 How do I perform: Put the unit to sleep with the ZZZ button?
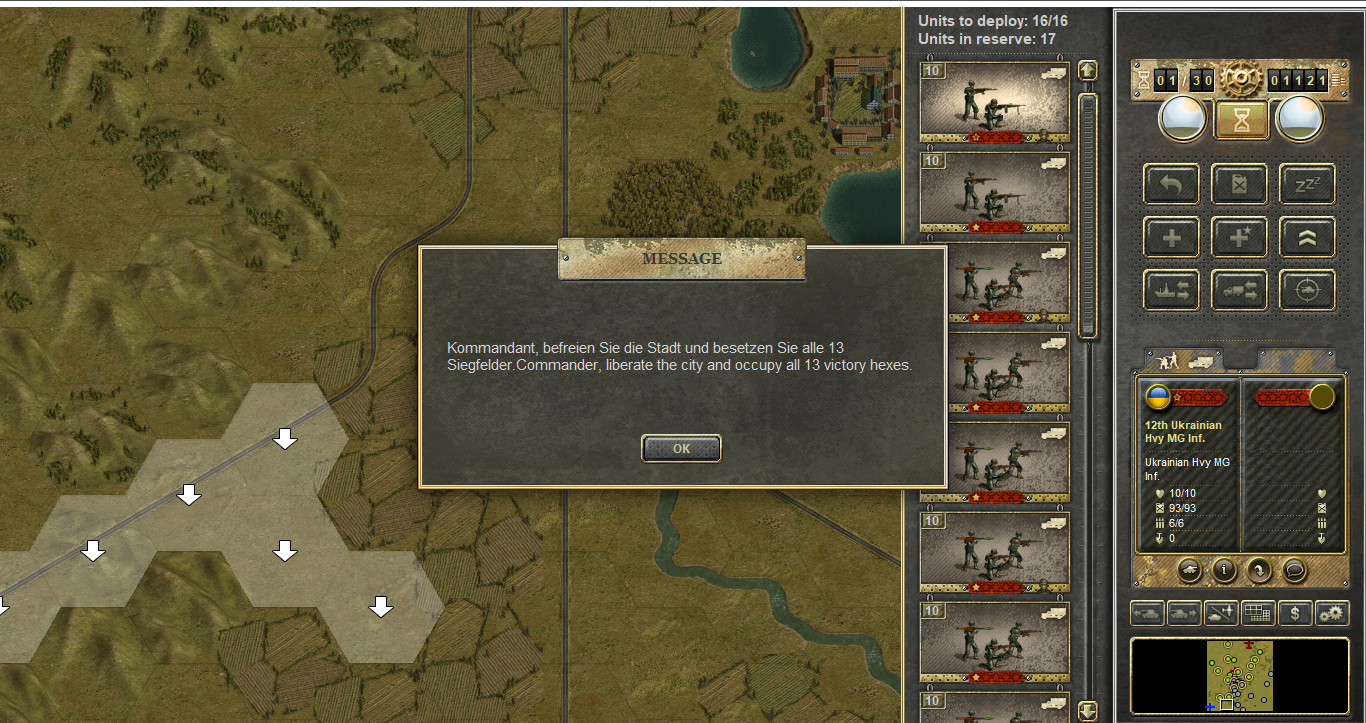click(1307, 185)
